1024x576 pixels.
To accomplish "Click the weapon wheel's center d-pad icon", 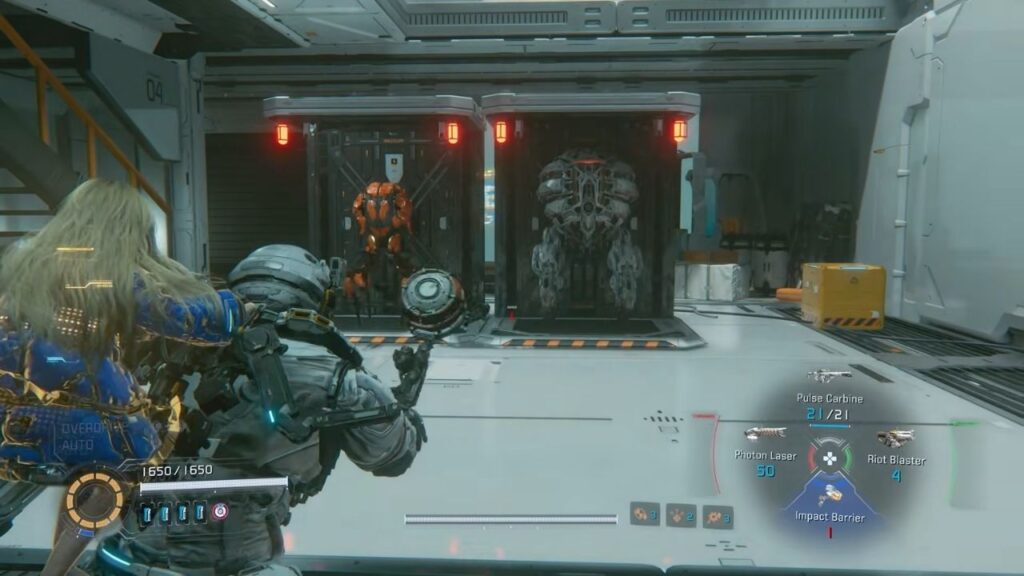I will point(829,458).
